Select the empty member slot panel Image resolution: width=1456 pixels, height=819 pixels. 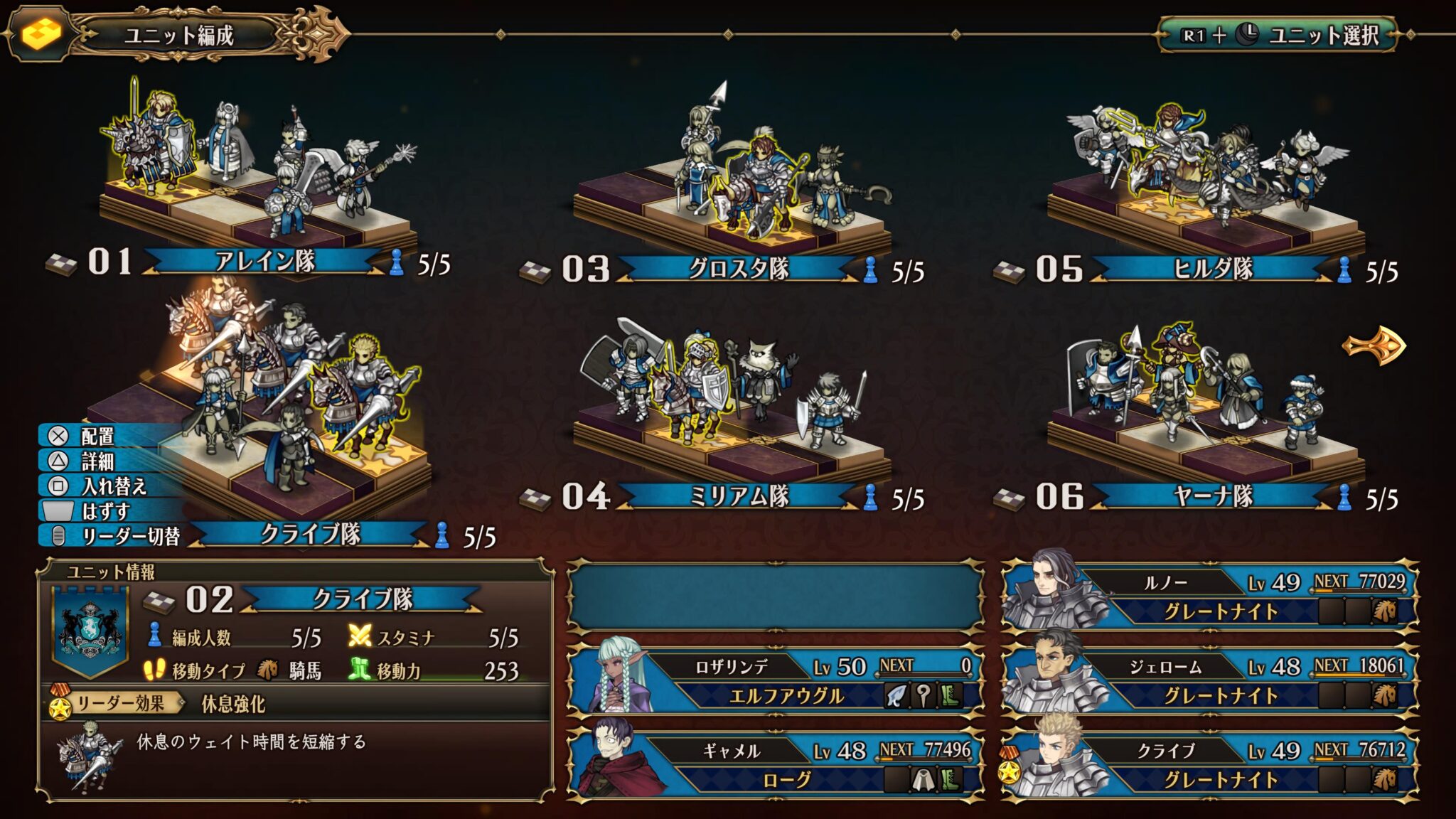tap(776, 596)
